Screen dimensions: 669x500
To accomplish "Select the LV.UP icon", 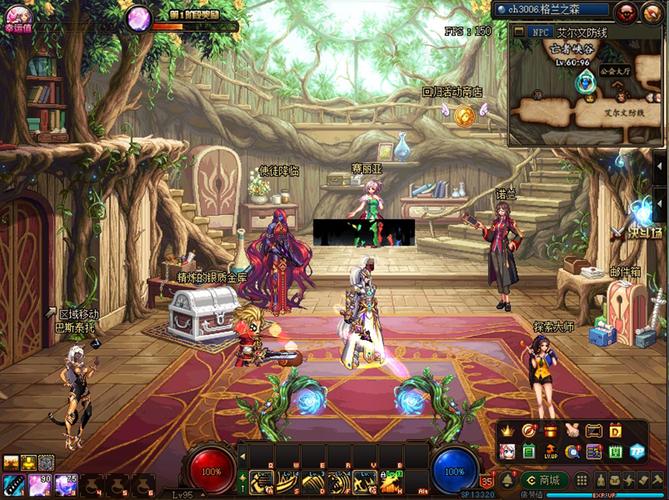I will (550, 452).
